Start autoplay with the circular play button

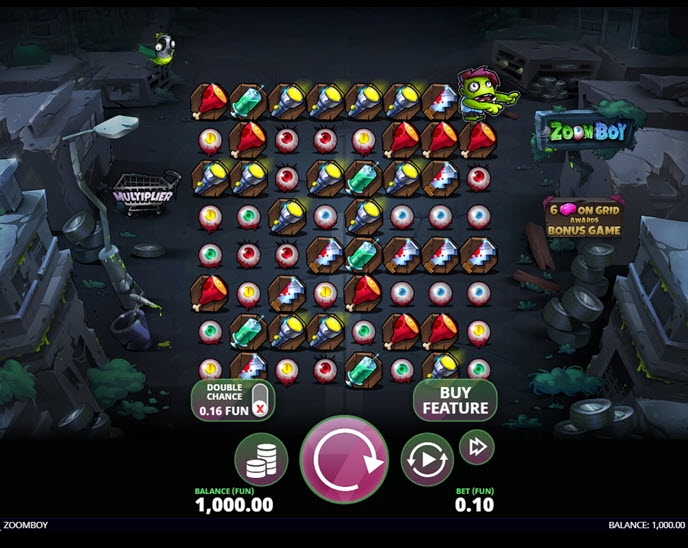tap(427, 460)
